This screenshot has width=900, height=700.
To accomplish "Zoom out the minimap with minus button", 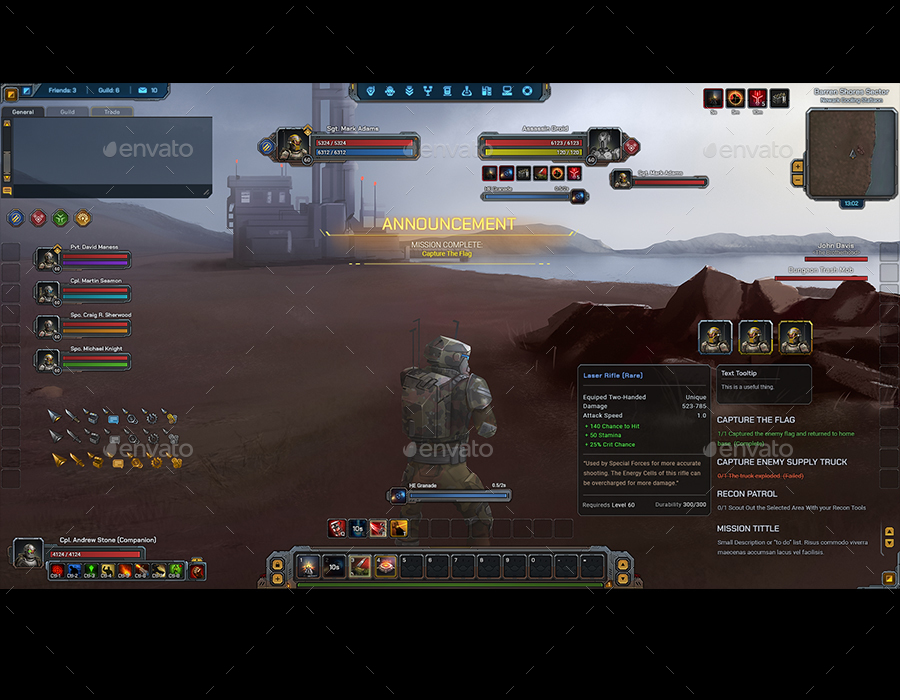I will tap(797, 182).
